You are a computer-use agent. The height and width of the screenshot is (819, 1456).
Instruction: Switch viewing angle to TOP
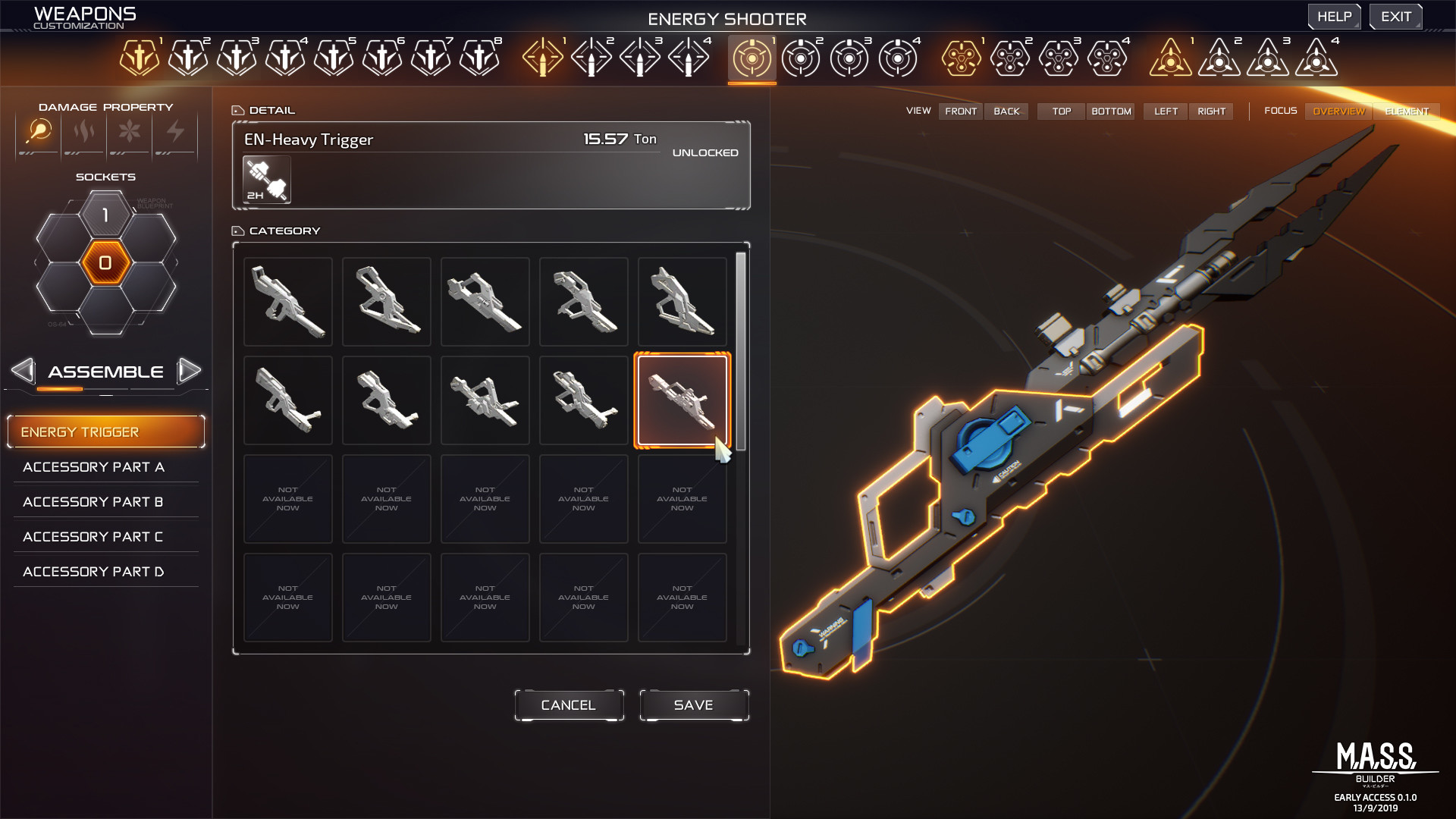coord(1060,111)
